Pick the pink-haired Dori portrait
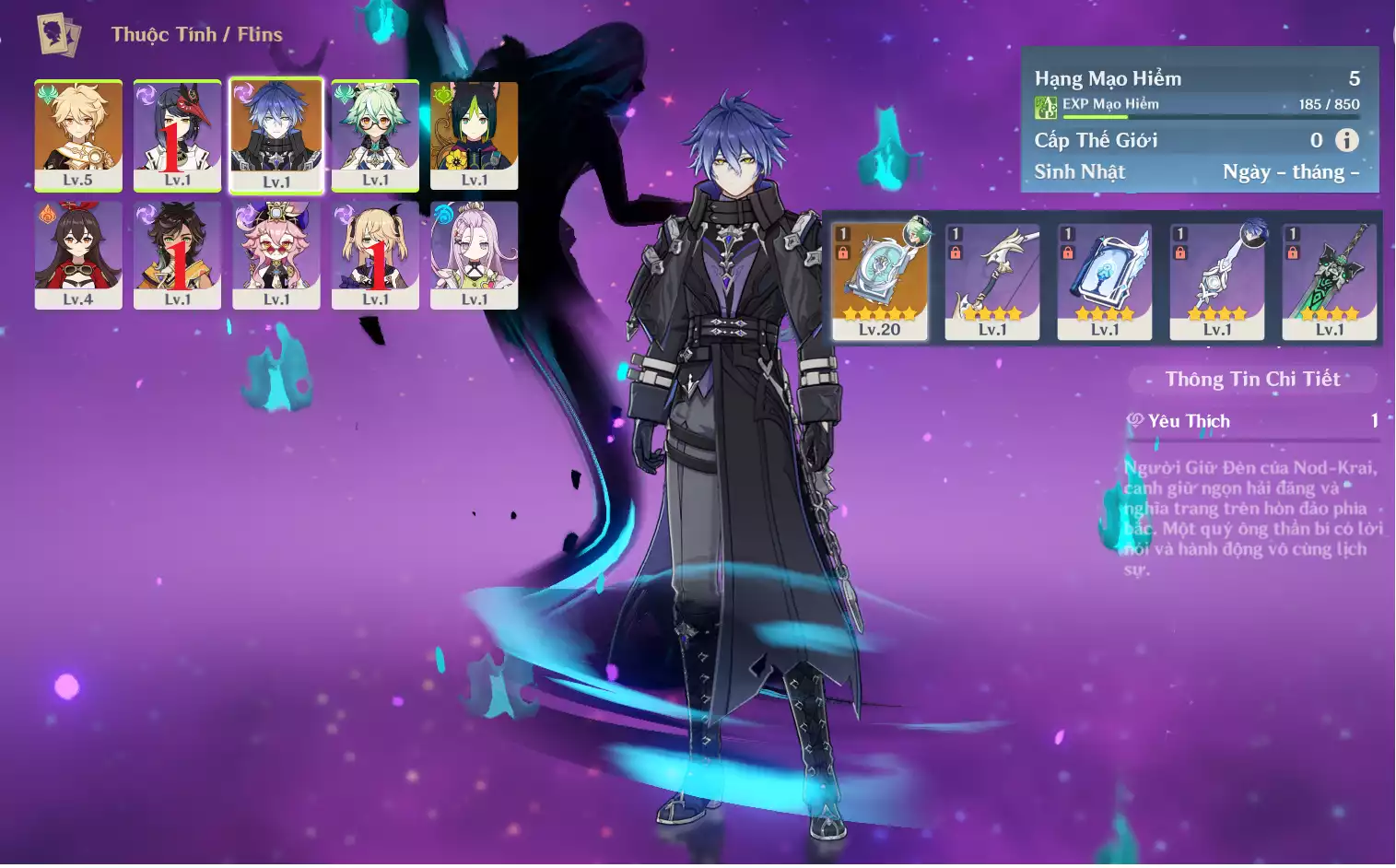Image resolution: width=1396 pixels, height=868 pixels. 276,254
